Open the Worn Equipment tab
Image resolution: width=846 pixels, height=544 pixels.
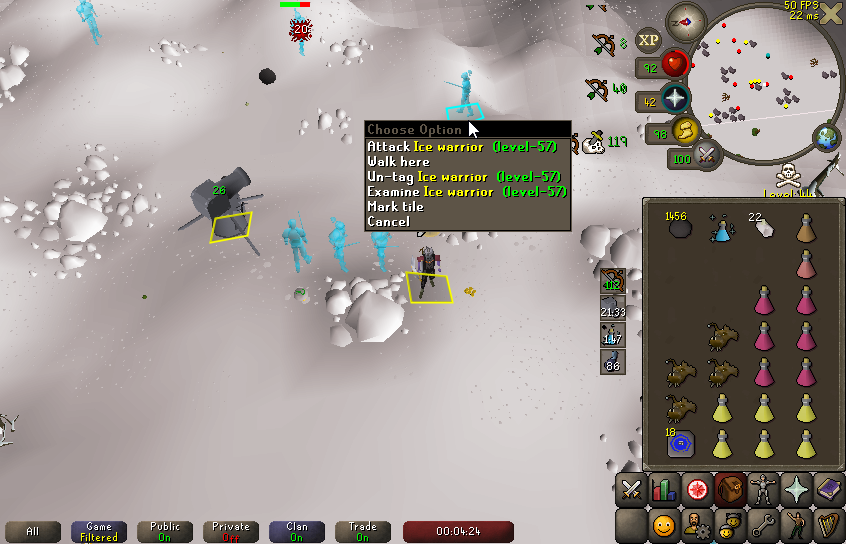(762, 489)
